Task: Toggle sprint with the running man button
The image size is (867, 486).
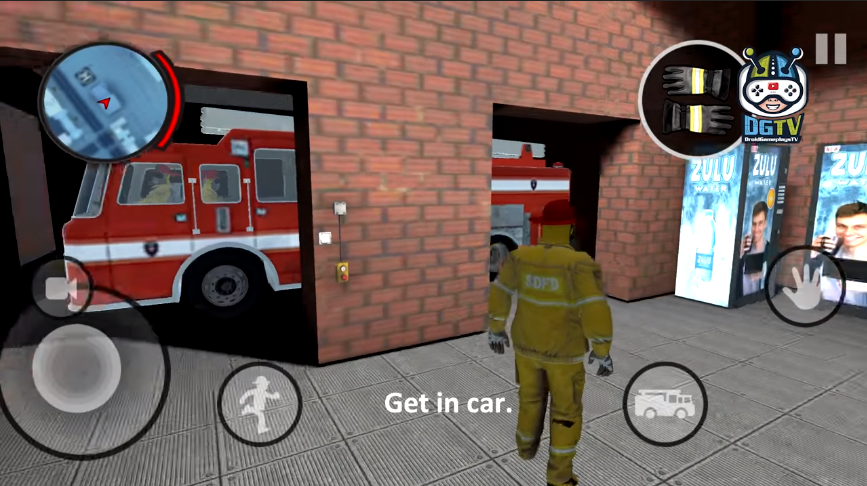Action: click(x=259, y=403)
